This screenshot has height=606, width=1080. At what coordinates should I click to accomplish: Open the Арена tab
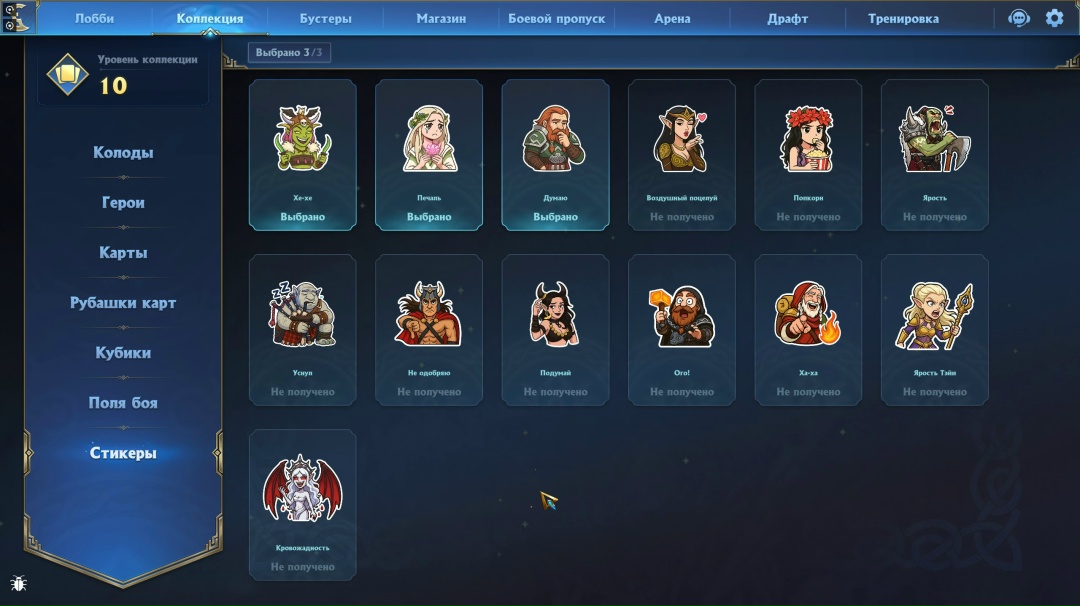[672, 18]
